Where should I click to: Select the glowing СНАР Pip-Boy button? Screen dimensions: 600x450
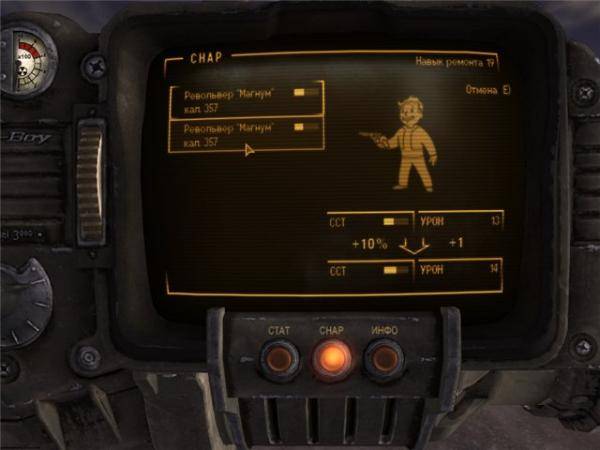(331, 359)
